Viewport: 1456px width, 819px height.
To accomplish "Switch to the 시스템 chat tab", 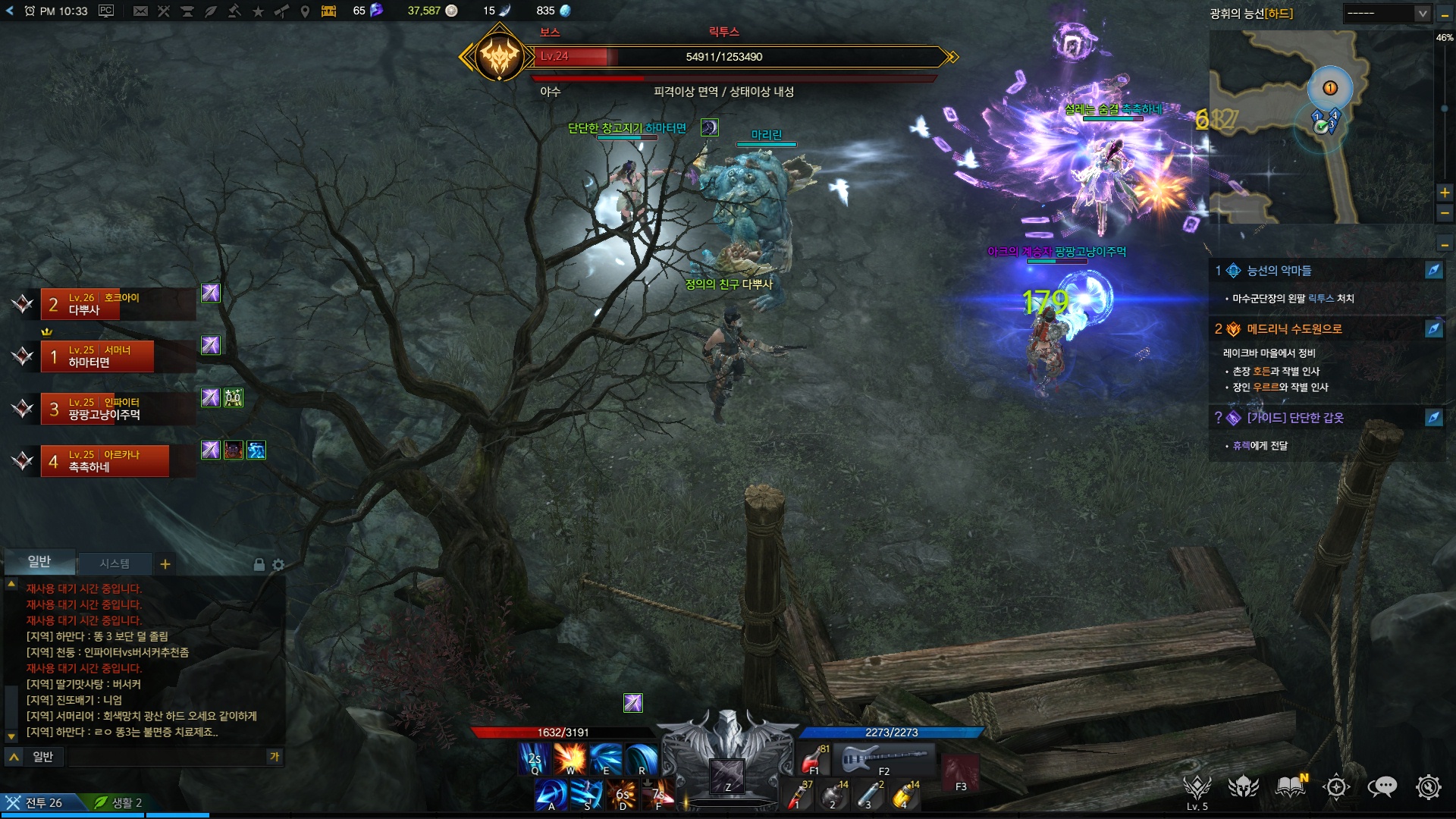I will click(x=115, y=563).
